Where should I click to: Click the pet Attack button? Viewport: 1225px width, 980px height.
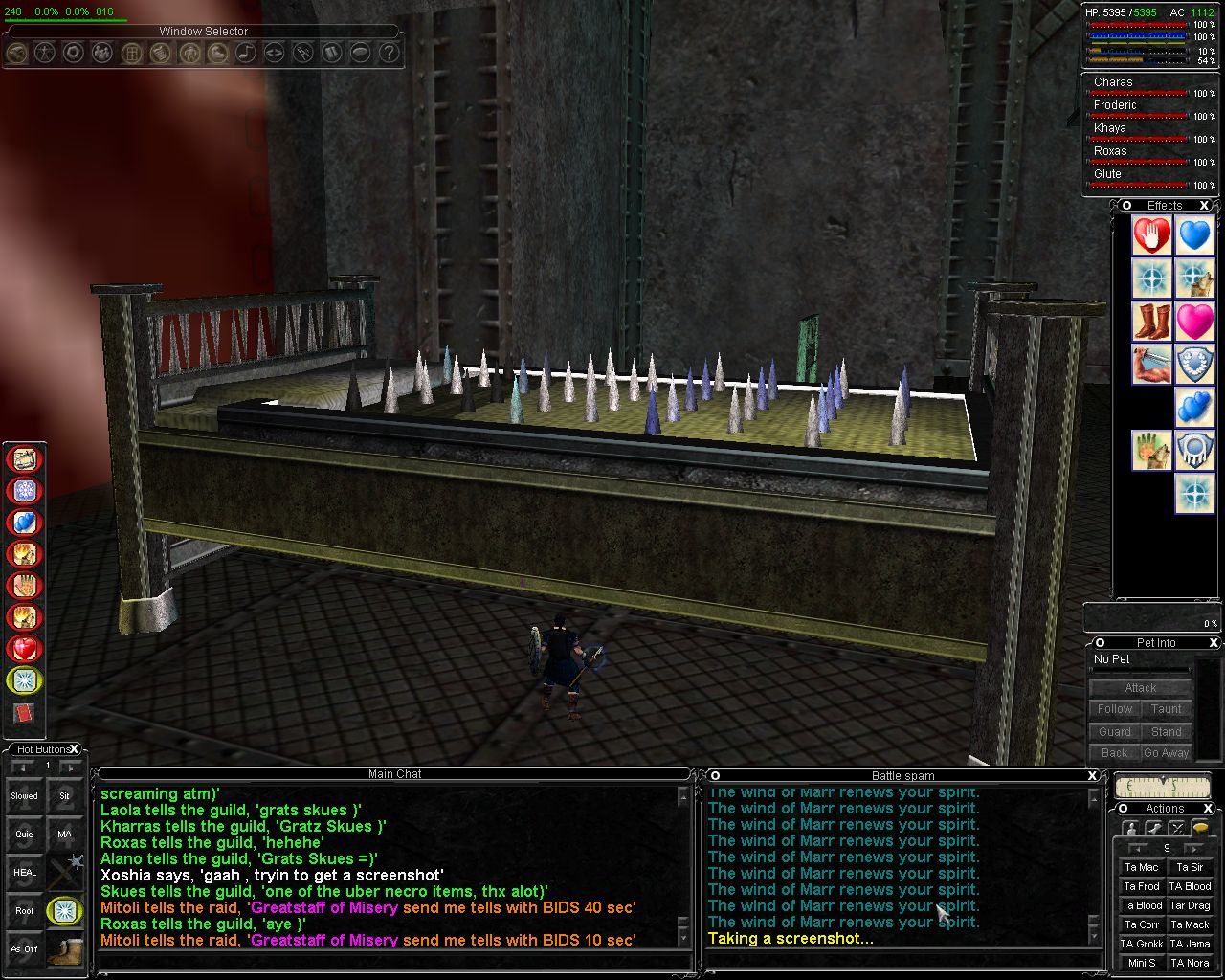click(x=1140, y=687)
